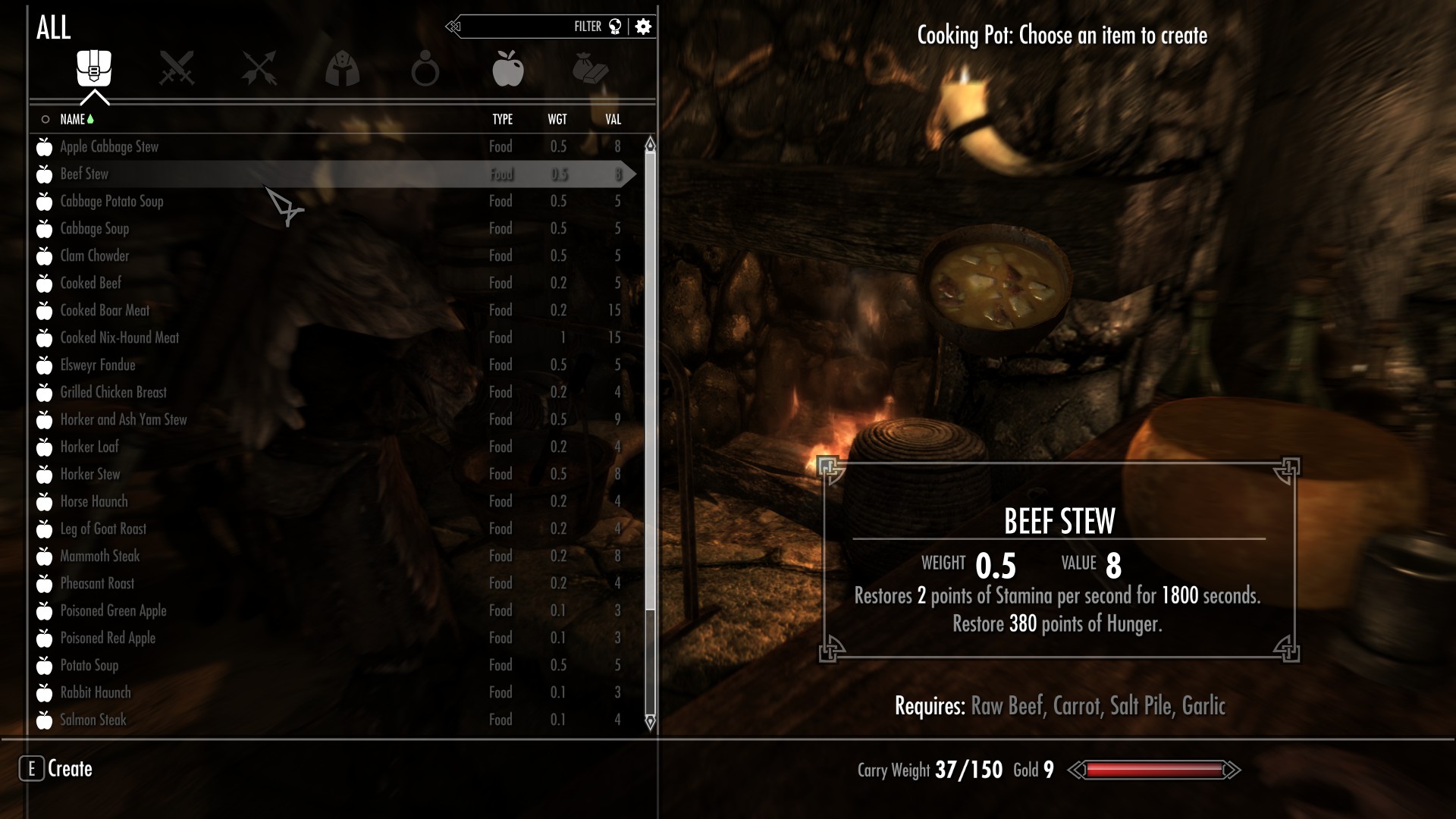Switch to the armor helmet tab
1456x819 pixels.
tap(342, 69)
